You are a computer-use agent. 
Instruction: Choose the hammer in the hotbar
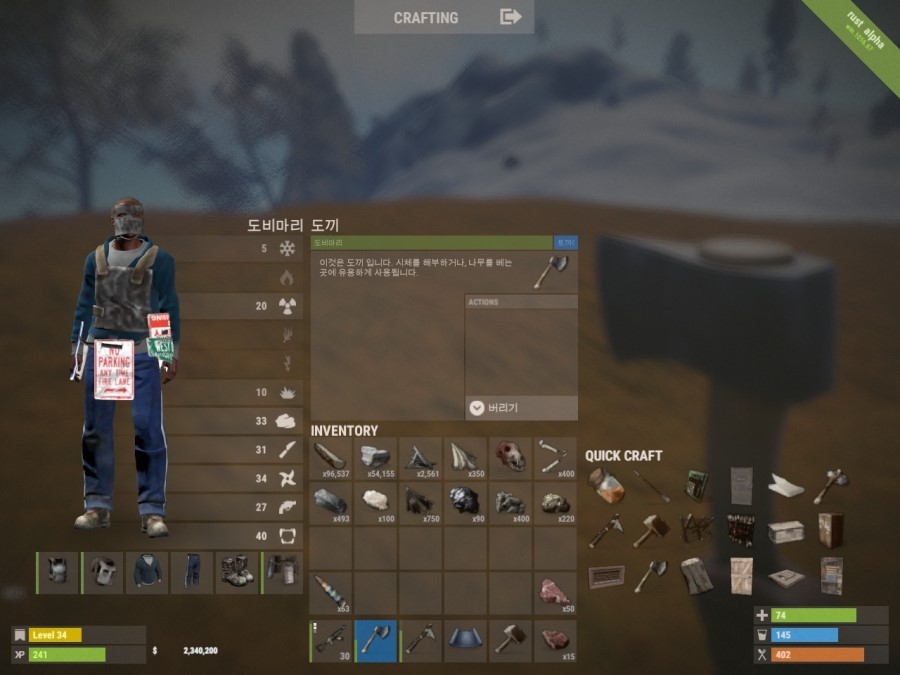511,640
